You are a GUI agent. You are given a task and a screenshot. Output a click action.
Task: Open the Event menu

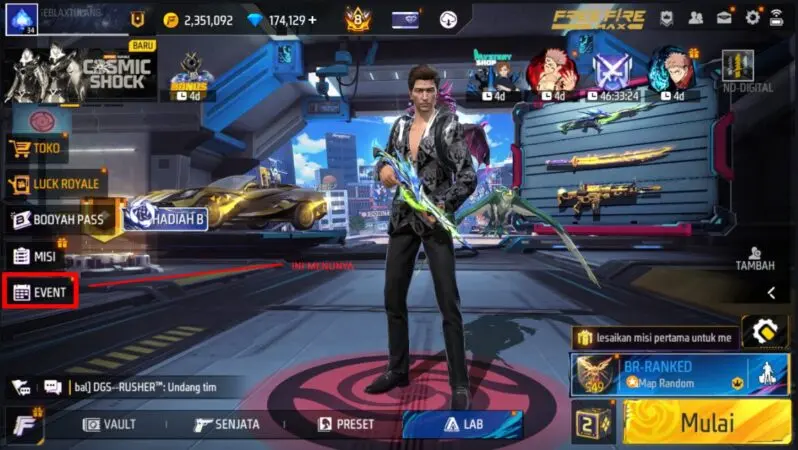pyautogui.click(x=40, y=292)
